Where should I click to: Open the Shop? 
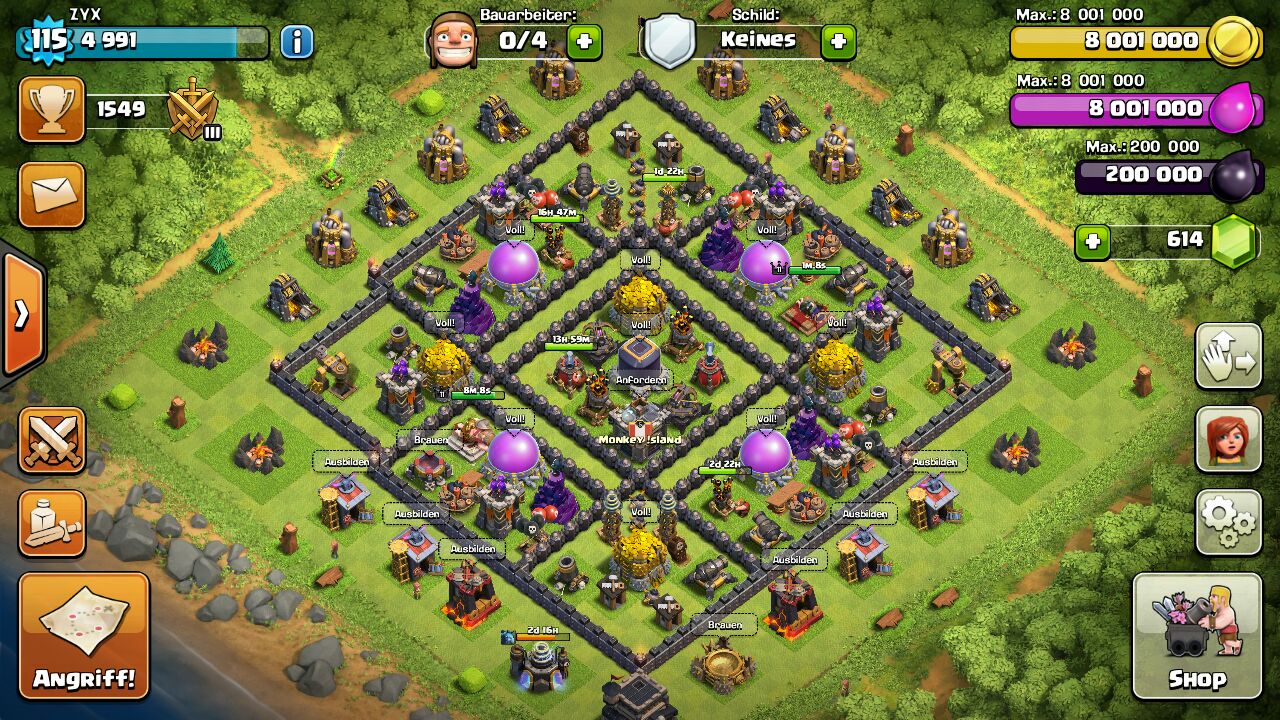(1197, 635)
